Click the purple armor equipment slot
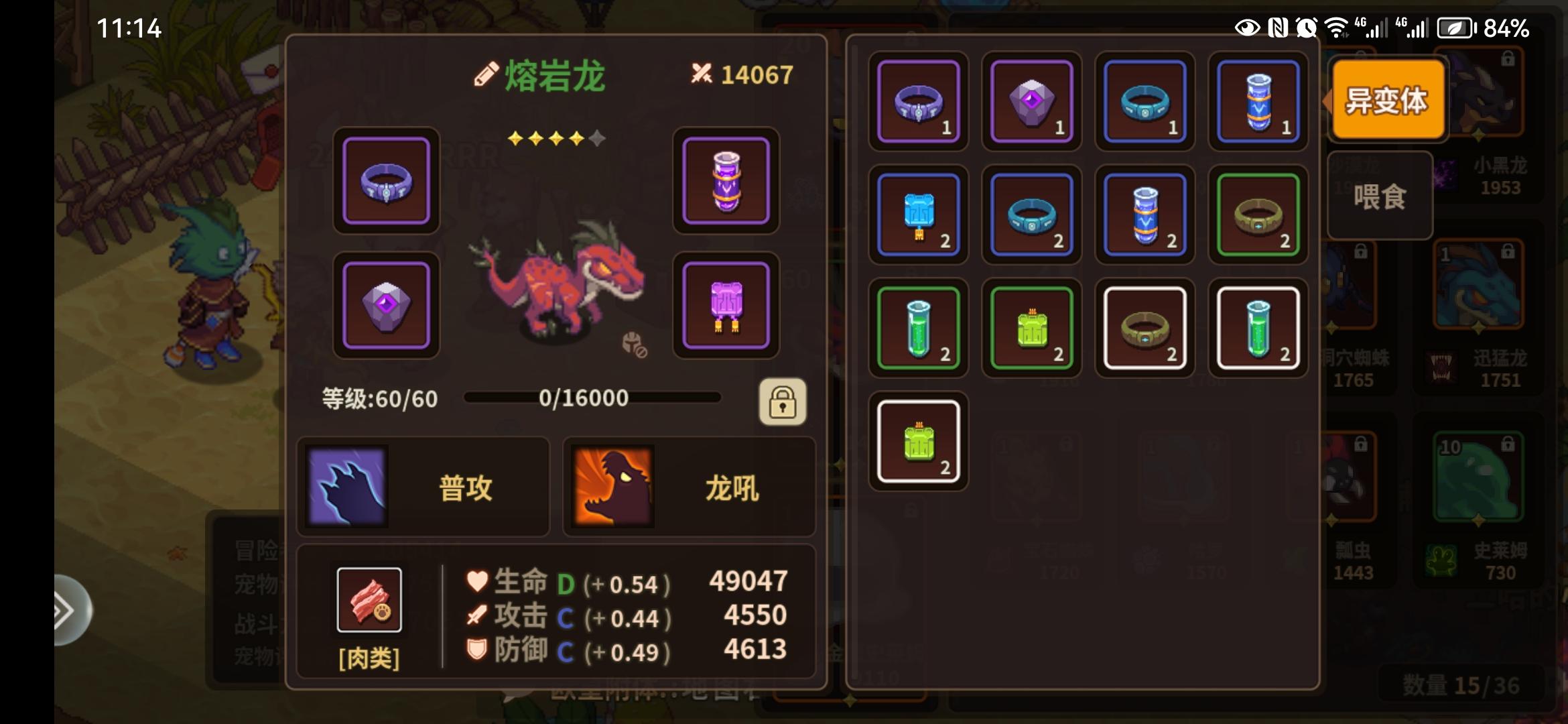The width and height of the screenshot is (1568, 724). coord(726,306)
